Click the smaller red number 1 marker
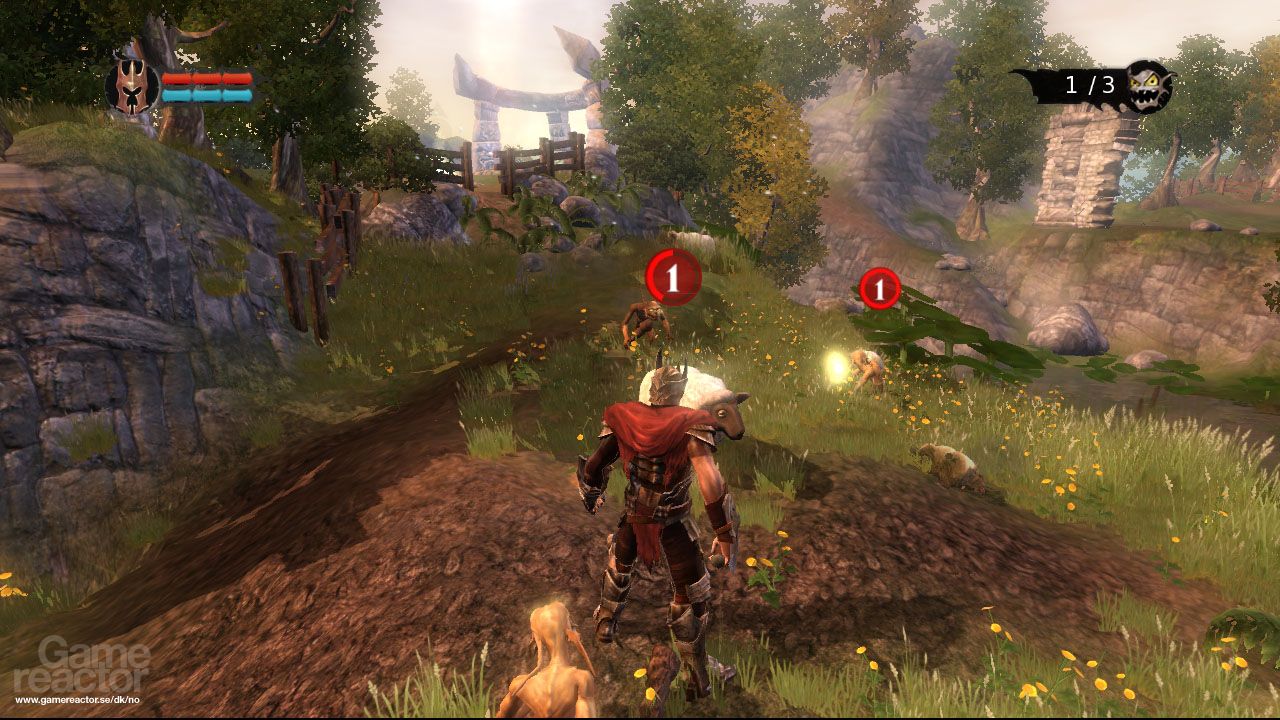The image size is (1280, 720). click(x=879, y=290)
